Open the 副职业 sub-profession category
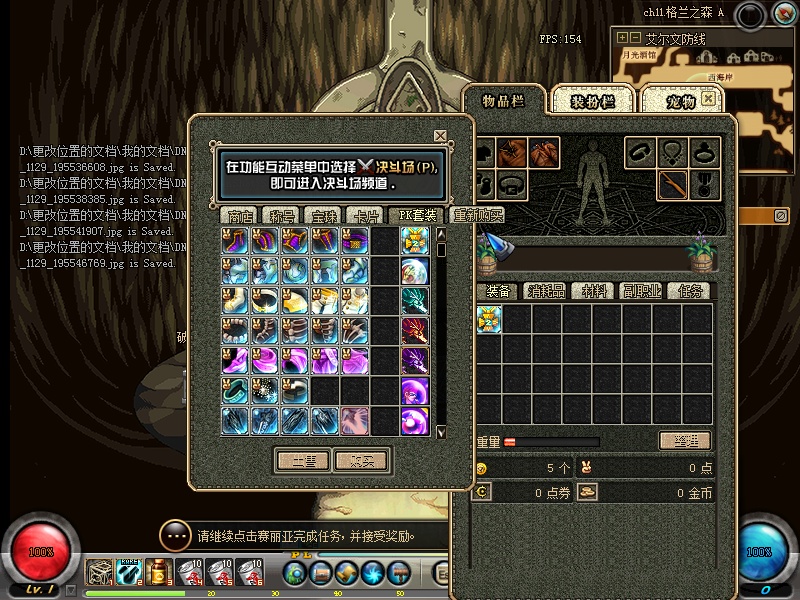This screenshot has height=600, width=800. click(641, 291)
